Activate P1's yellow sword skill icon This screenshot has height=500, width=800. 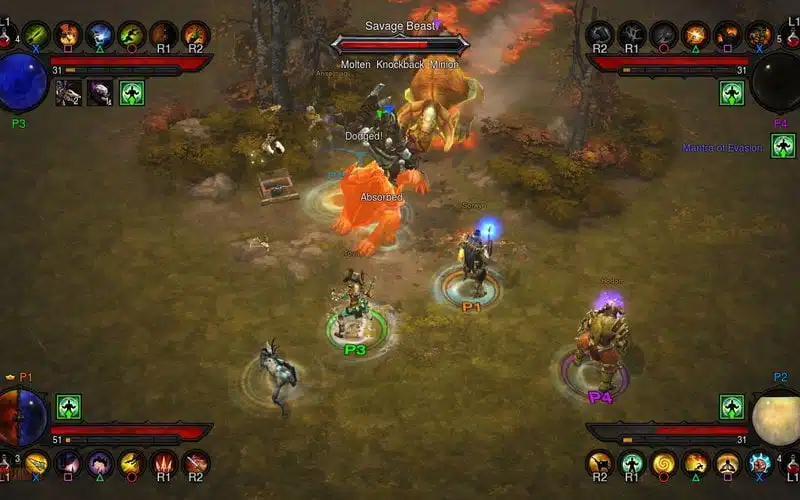click(x=36, y=463)
